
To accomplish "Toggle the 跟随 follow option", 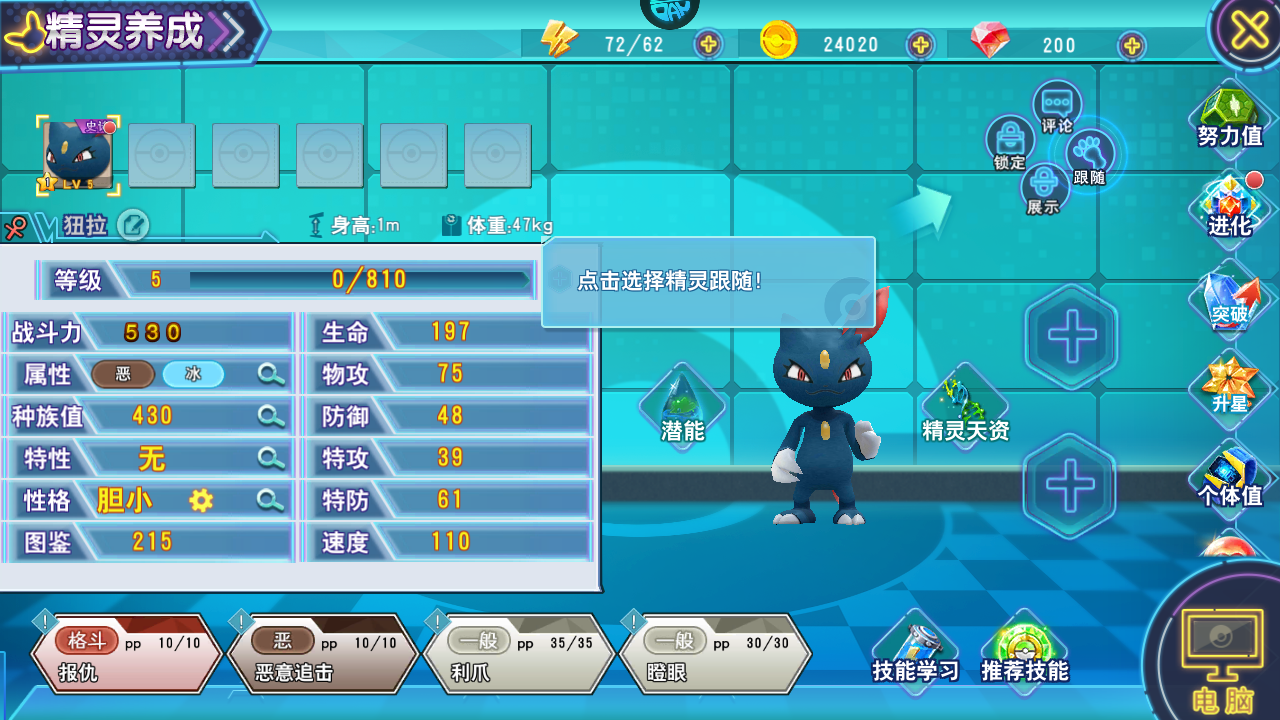I will 1089,158.
